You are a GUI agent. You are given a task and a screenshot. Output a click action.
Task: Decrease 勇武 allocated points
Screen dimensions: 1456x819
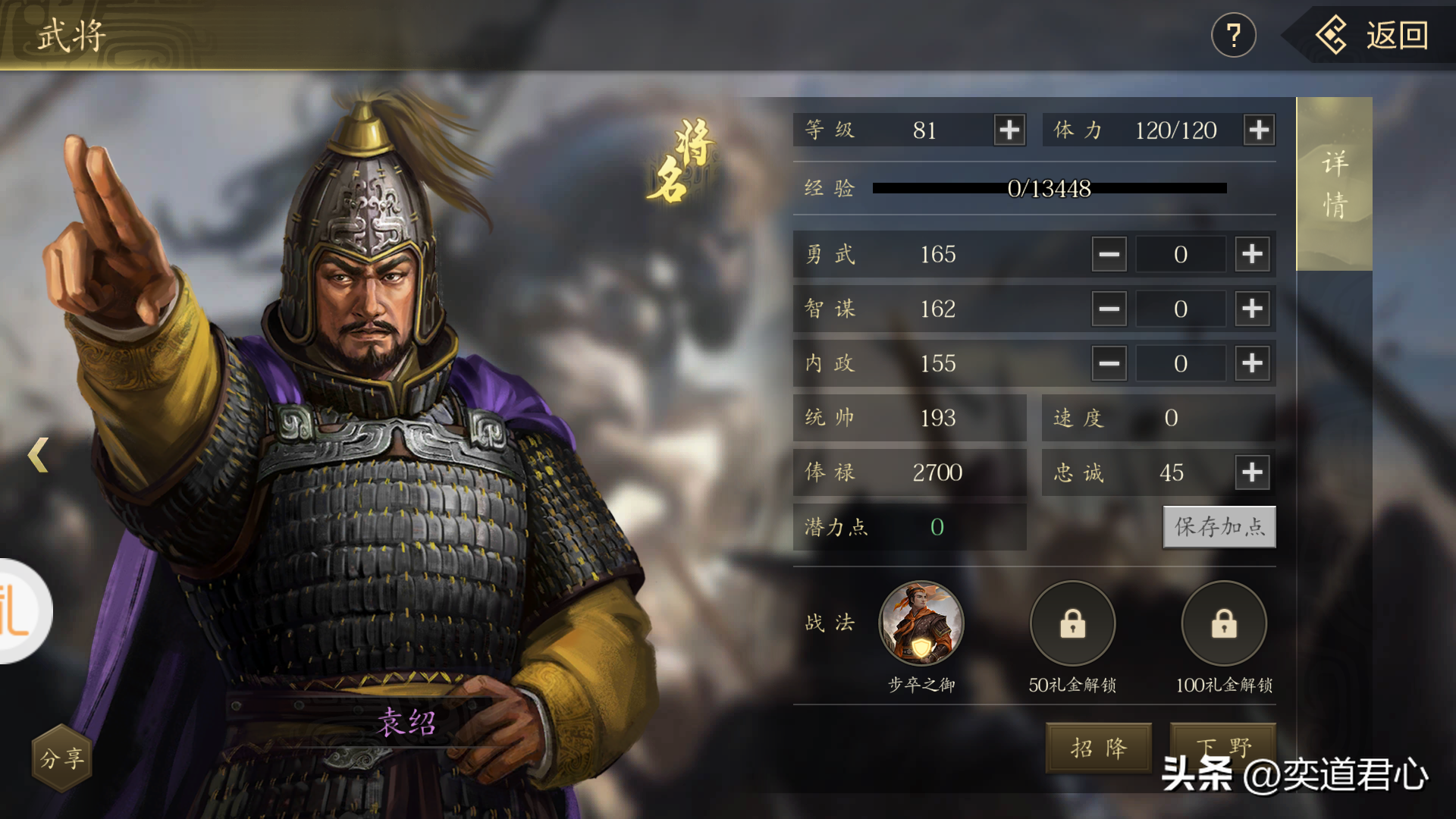tap(1109, 254)
